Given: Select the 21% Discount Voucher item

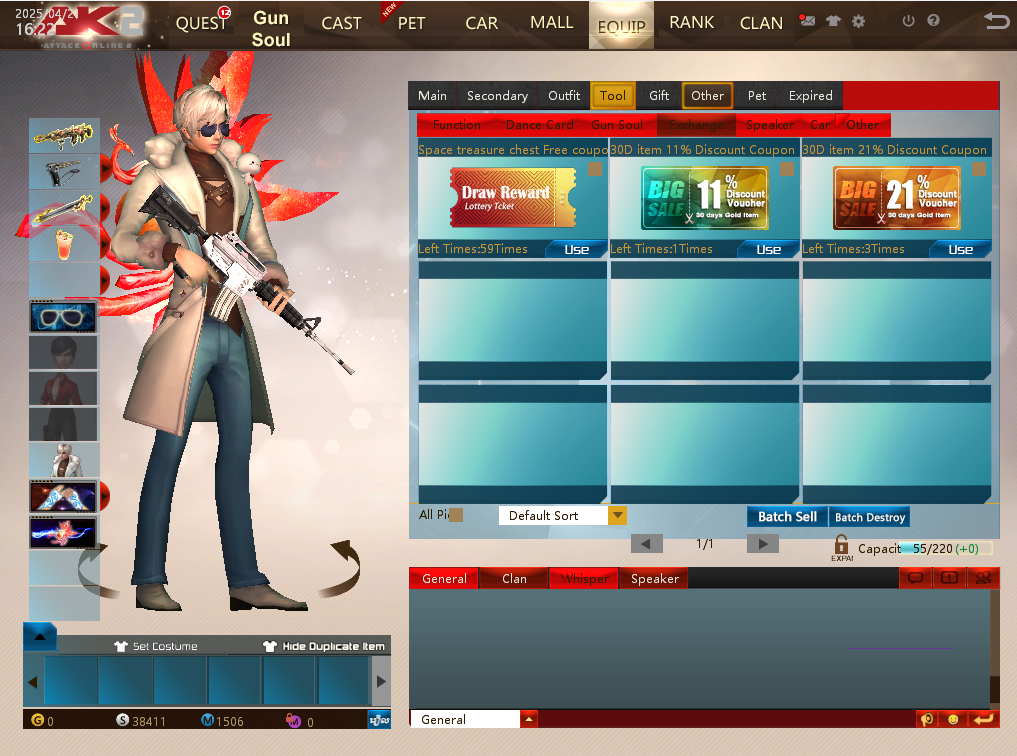Looking at the screenshot, I should [896, 198].
